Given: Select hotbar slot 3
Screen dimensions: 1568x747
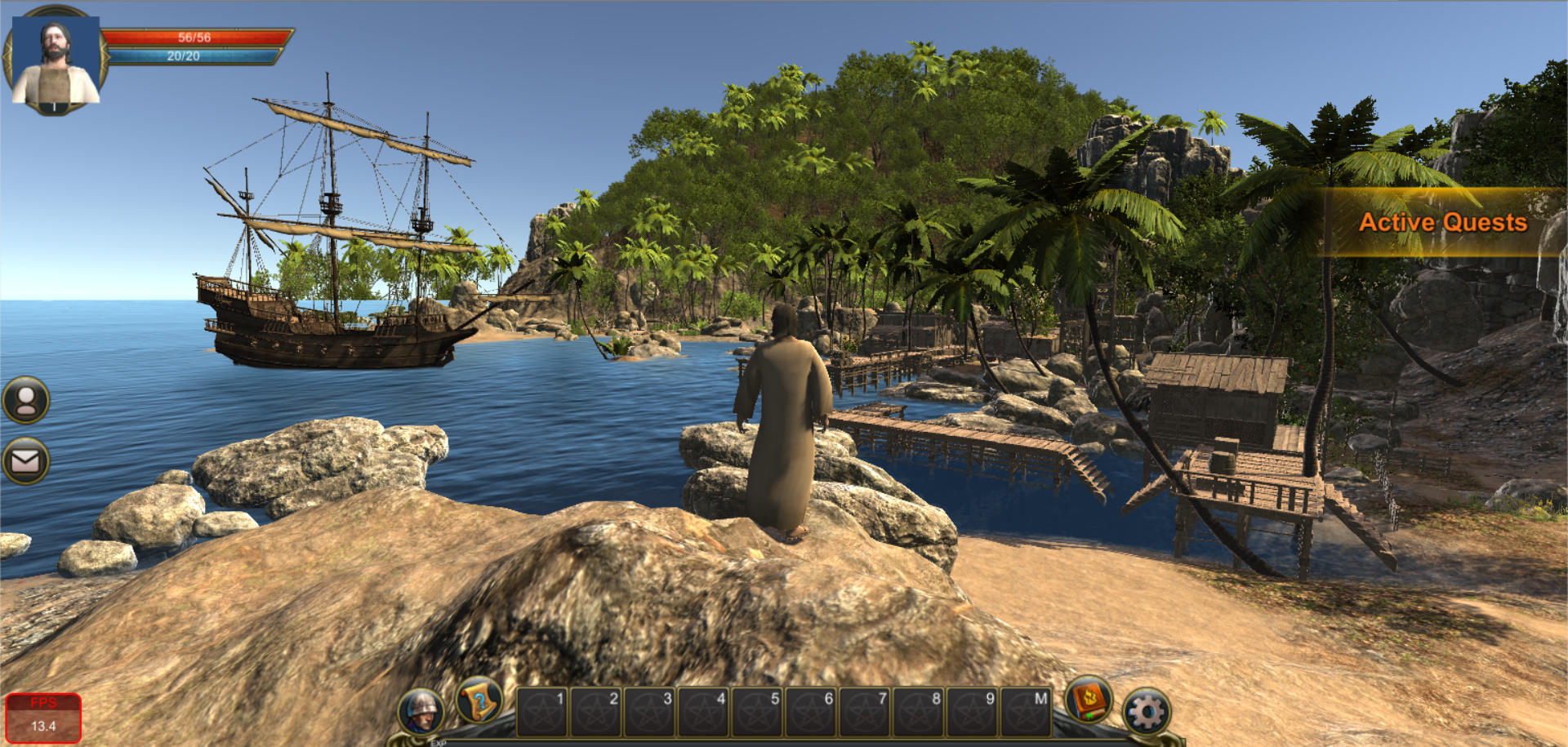Looking at the screenshot, I should tap(649, 712).
